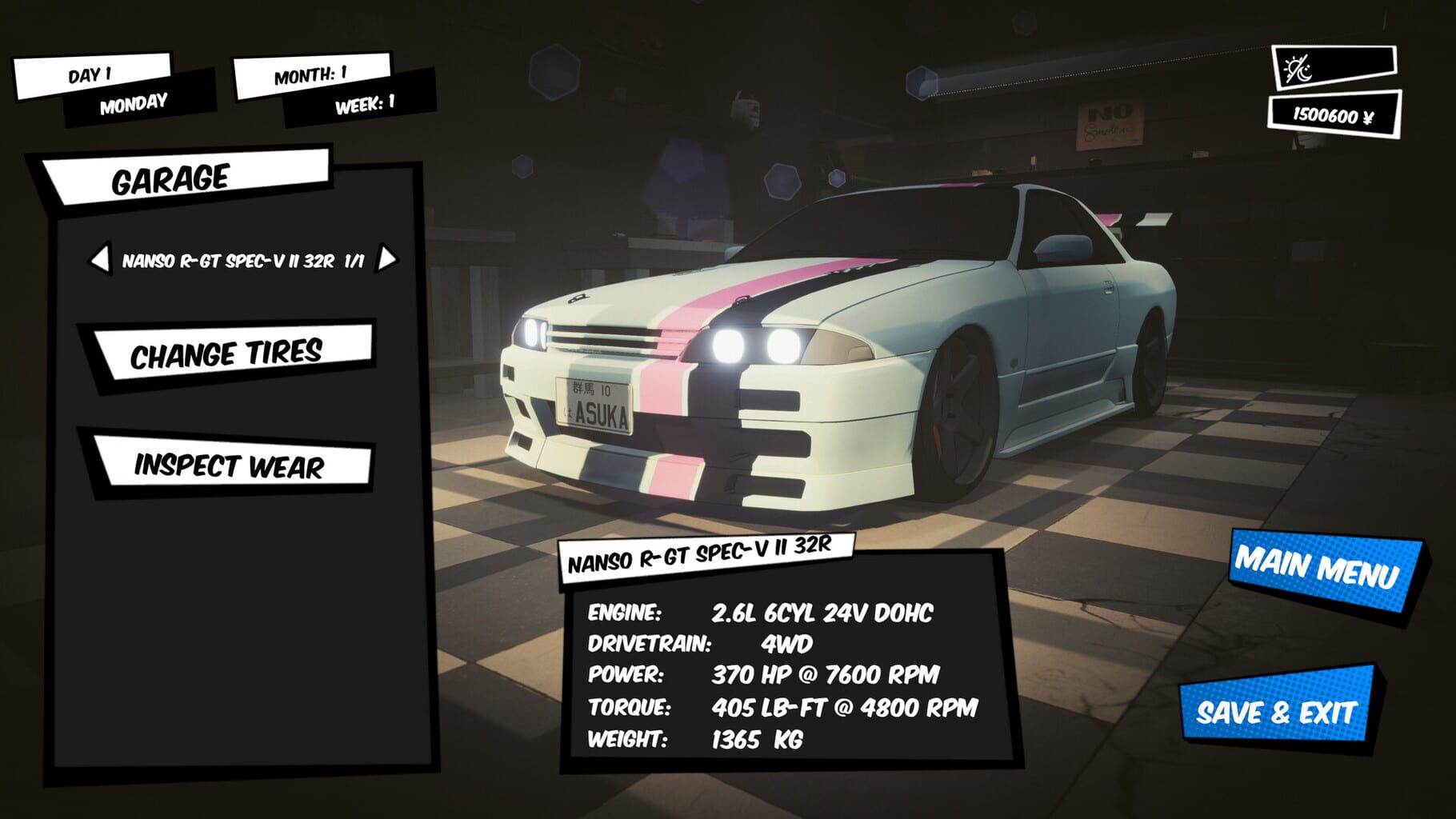Open the Main Menu
Screen dimensions: 1456x819
[1318, 569]
